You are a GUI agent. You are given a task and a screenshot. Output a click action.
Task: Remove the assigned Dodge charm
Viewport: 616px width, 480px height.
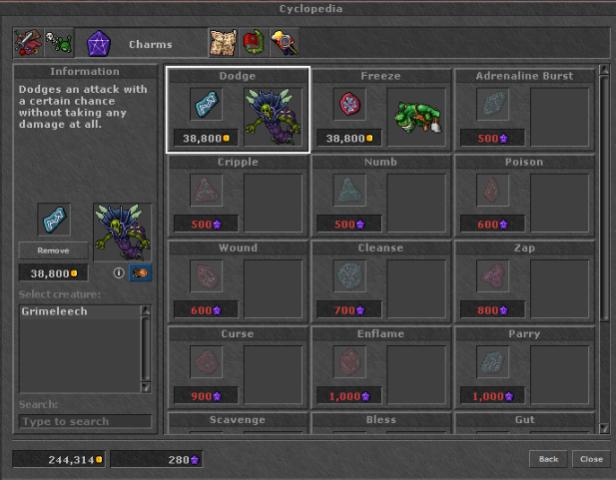tap(53, 251)
